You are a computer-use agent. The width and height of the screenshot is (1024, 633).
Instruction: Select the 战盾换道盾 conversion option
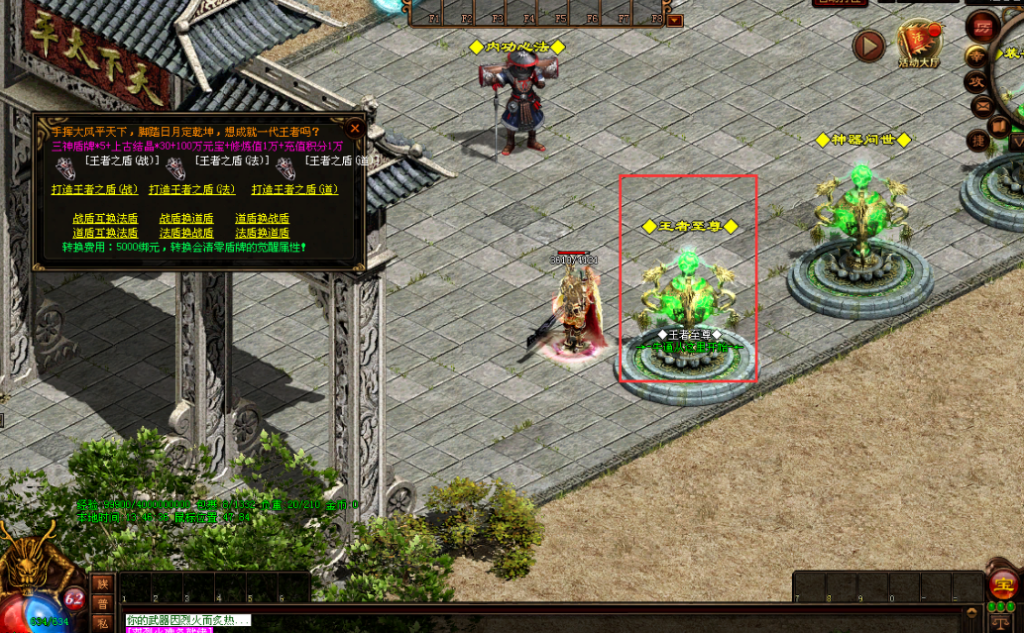(x=186, y=218)
